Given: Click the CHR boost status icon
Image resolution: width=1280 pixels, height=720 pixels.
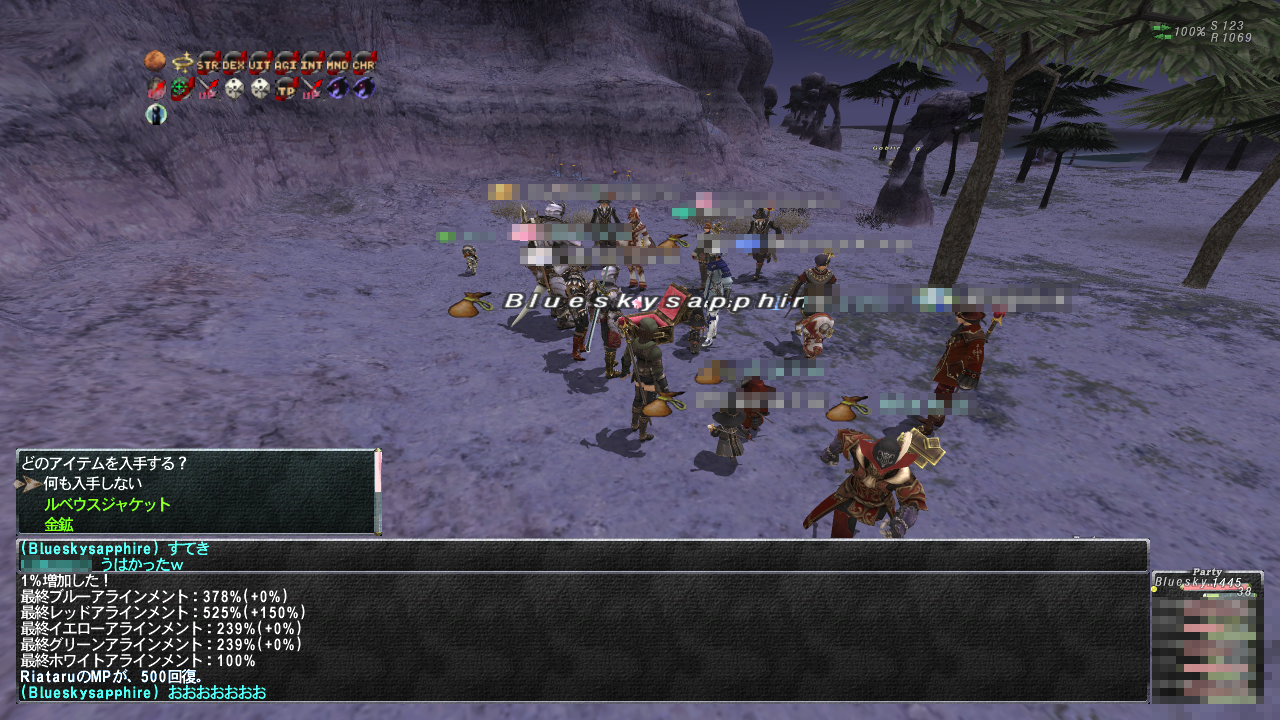Looking at the screenshot, I should coord(364,63).
